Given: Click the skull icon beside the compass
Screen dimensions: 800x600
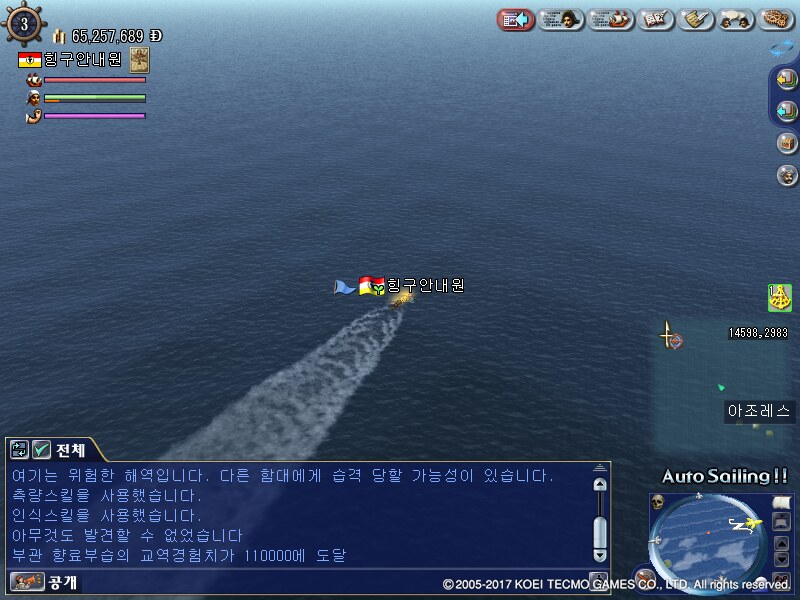Looking at the screenshot, I should click(x=658, y=501).
